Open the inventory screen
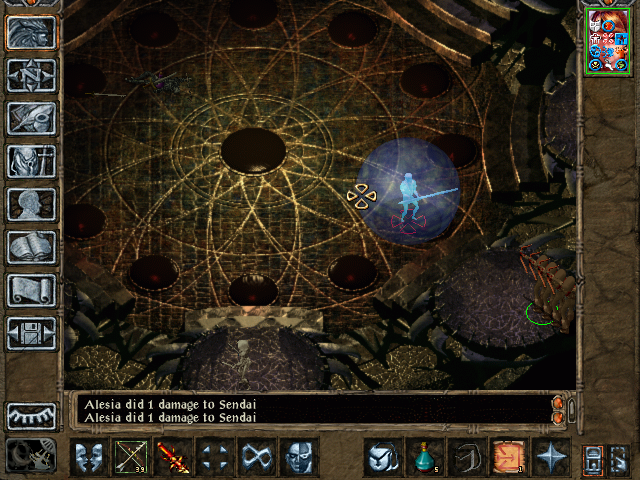Screen dimensions: 640x480 31,161
